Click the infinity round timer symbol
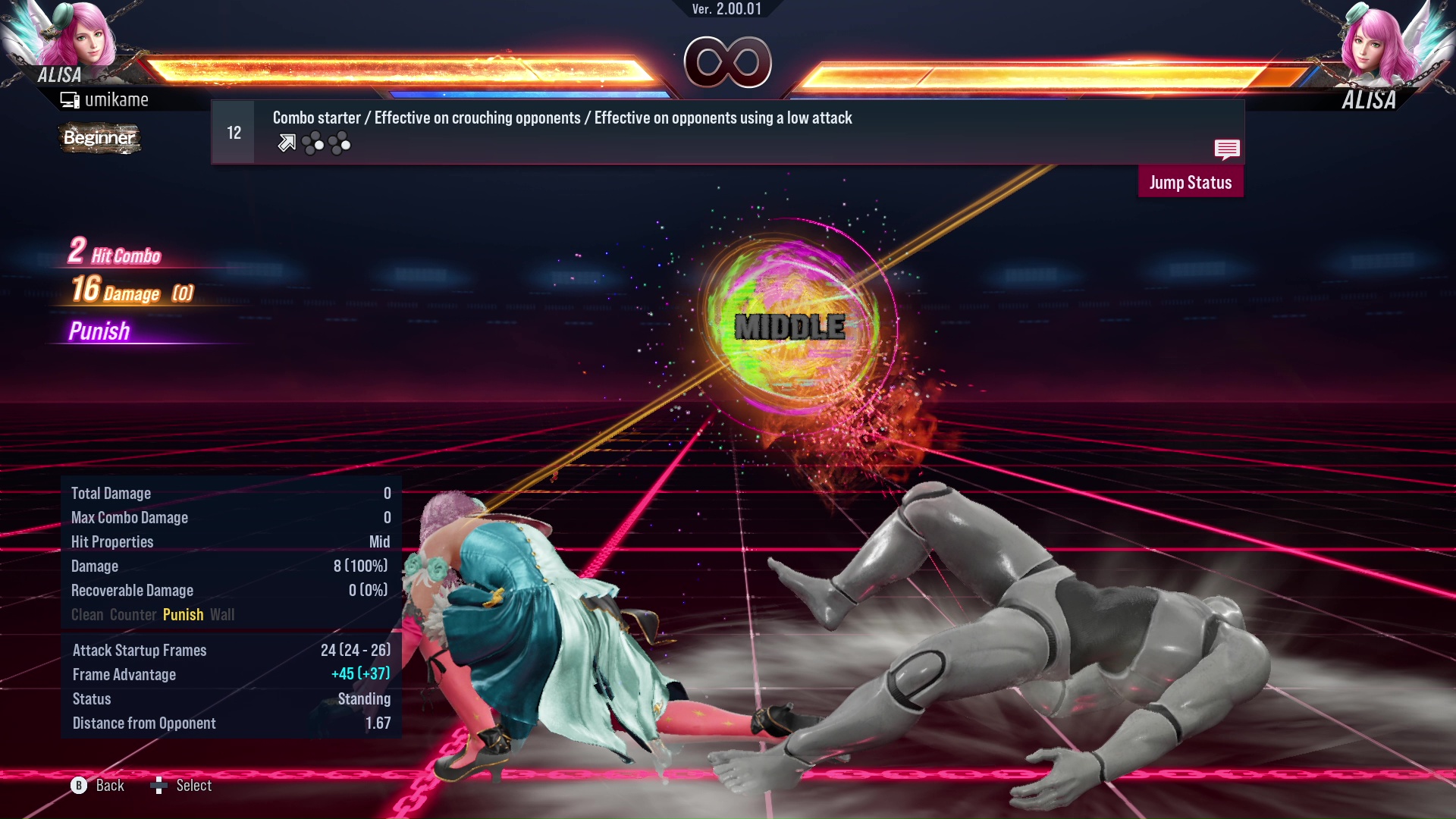Screen dimensions: 1456x819 [x=728, y=62]
